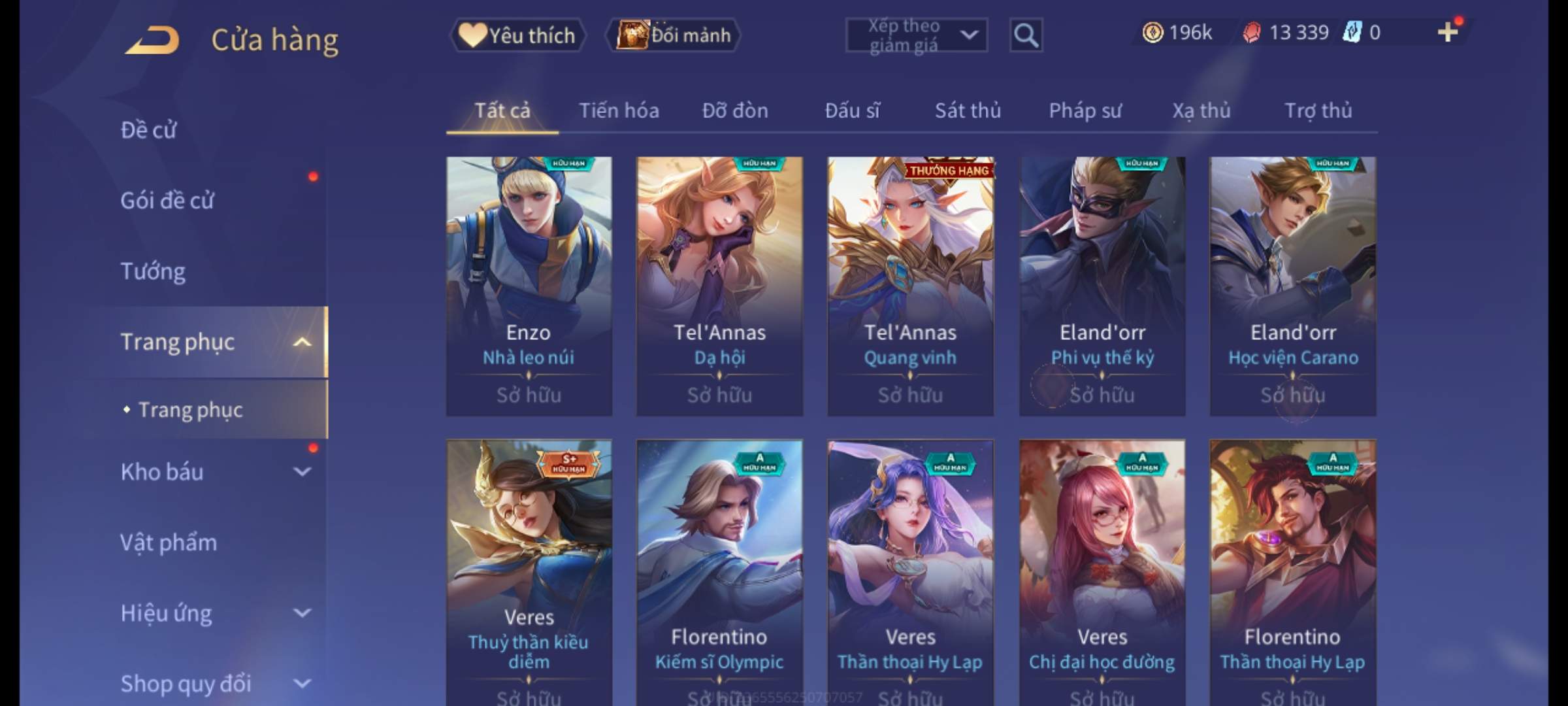
Task: Go back using the return arrow
Action: (152, 39)
